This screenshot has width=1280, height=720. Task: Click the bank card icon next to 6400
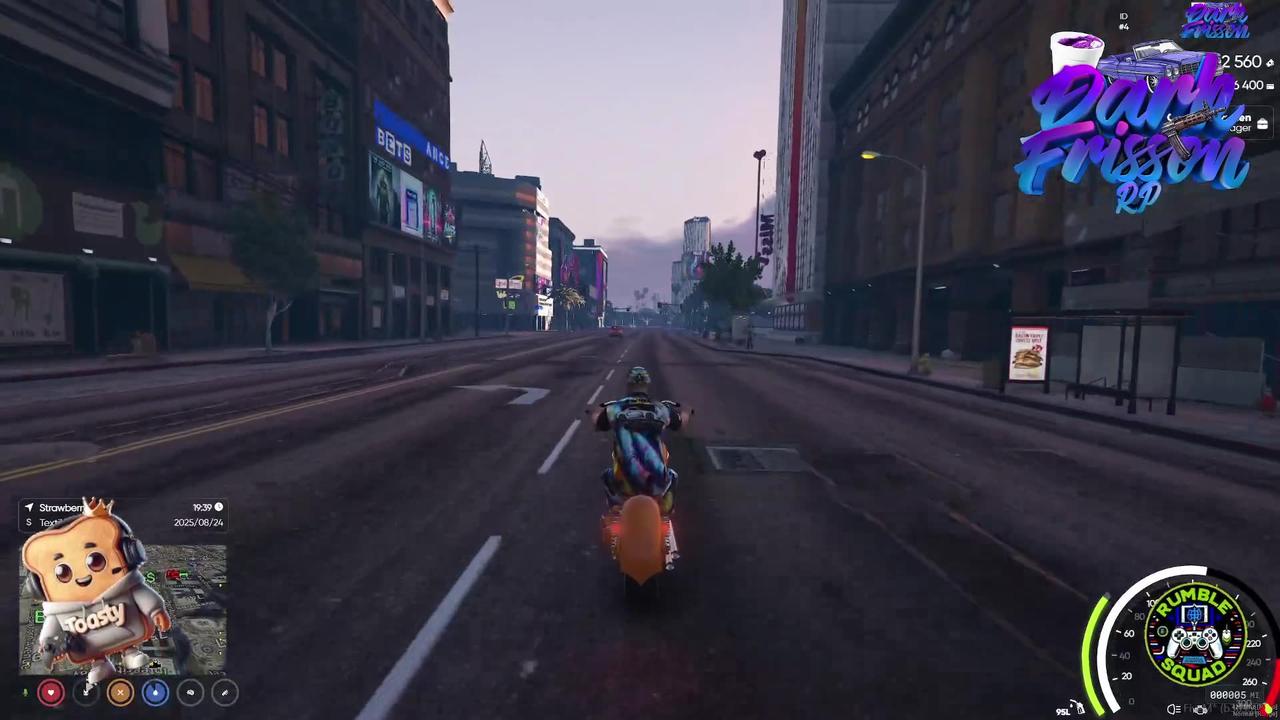point(1271,86)
